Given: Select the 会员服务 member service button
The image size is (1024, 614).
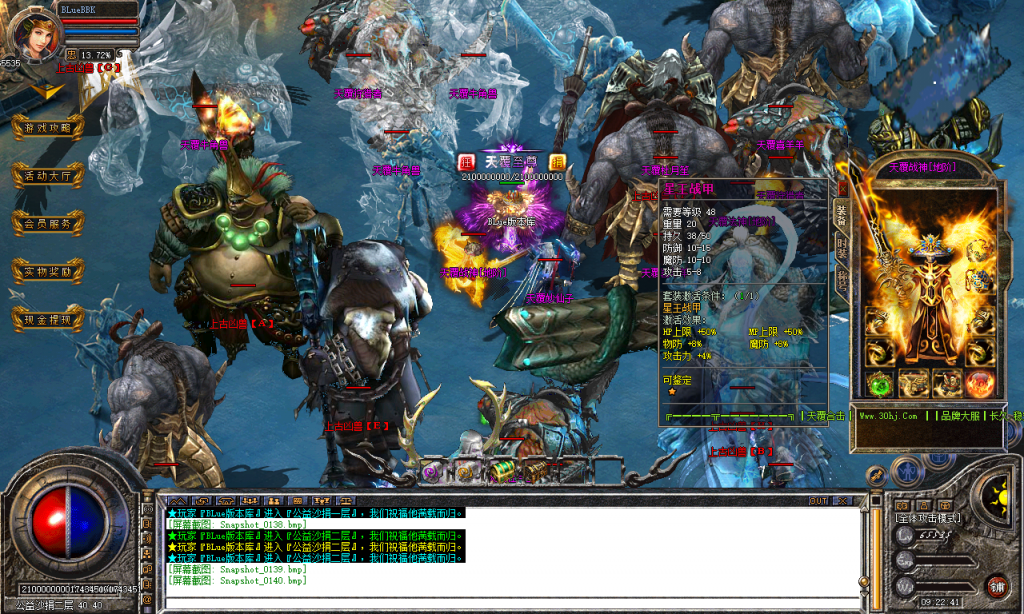Looking at the screenshot, I should coord(47,223).
